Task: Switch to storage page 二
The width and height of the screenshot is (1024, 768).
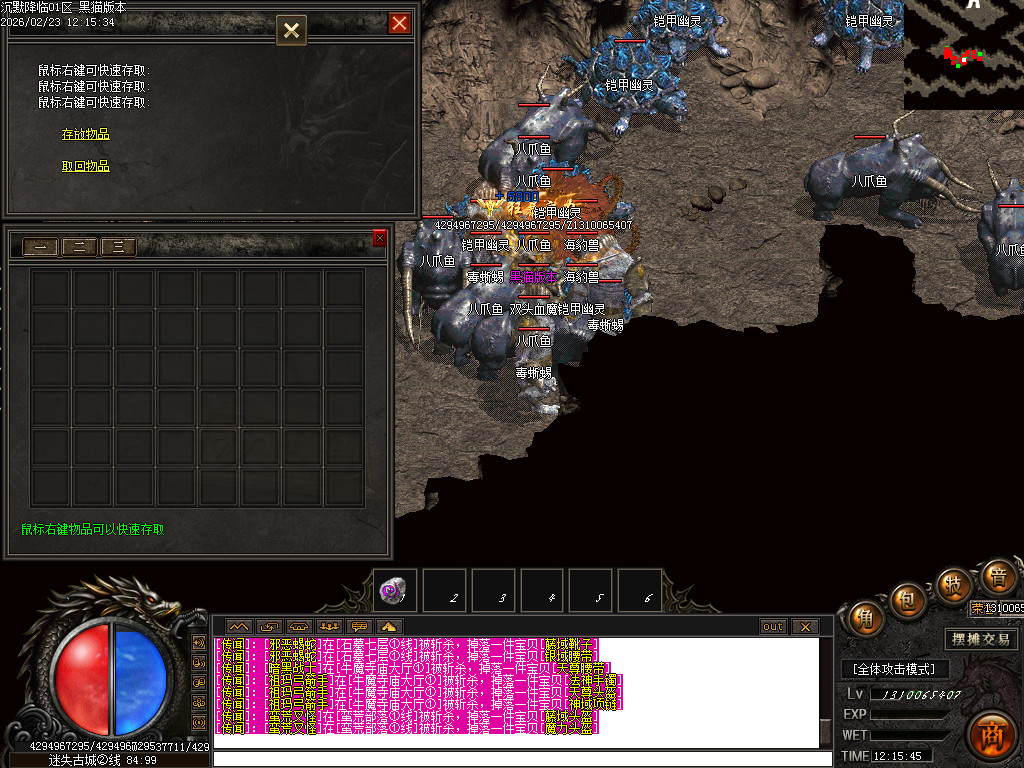Action: tap(79, 247)
